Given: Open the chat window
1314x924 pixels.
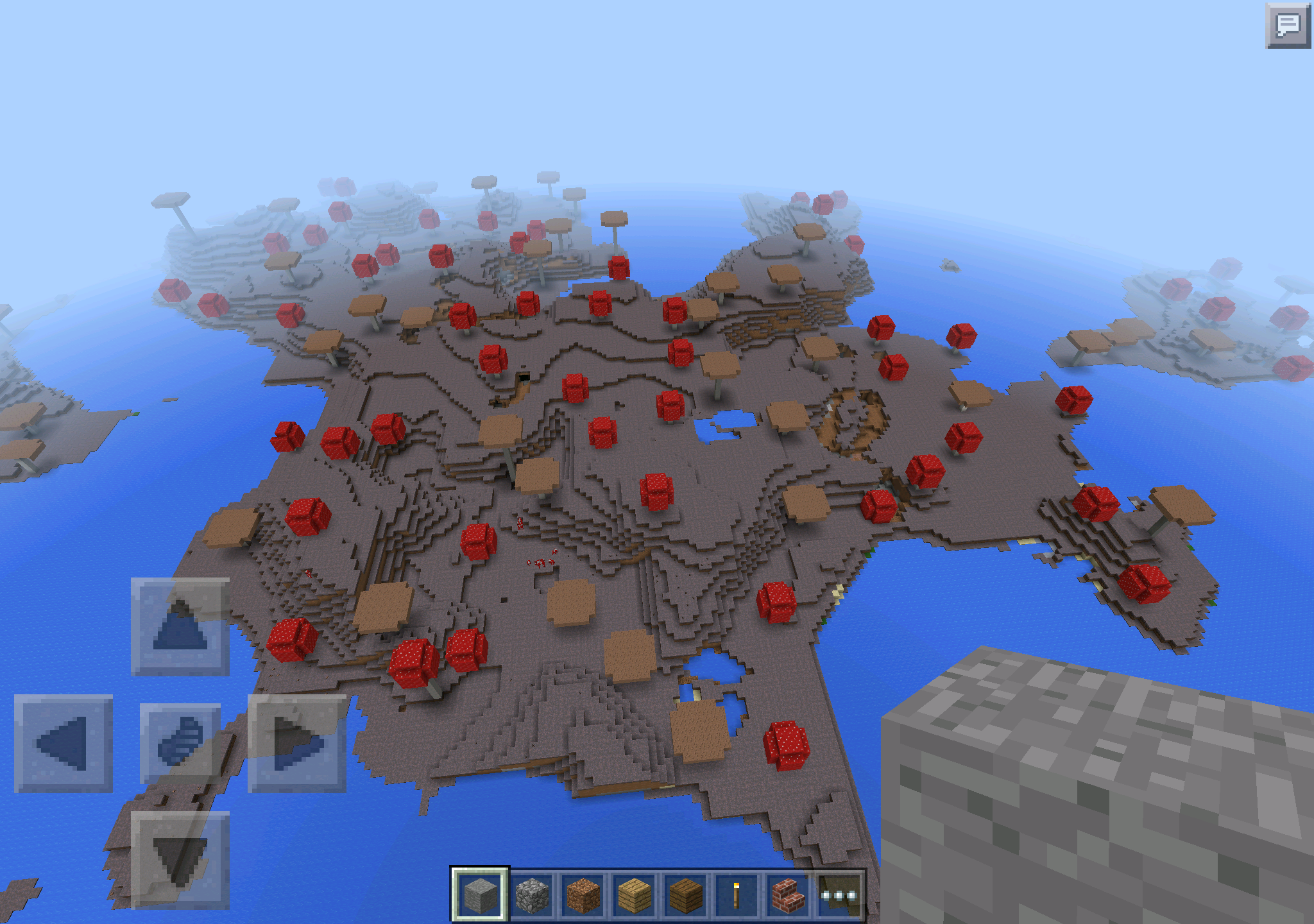Looking at the screenshot, I should (1287, 26).
